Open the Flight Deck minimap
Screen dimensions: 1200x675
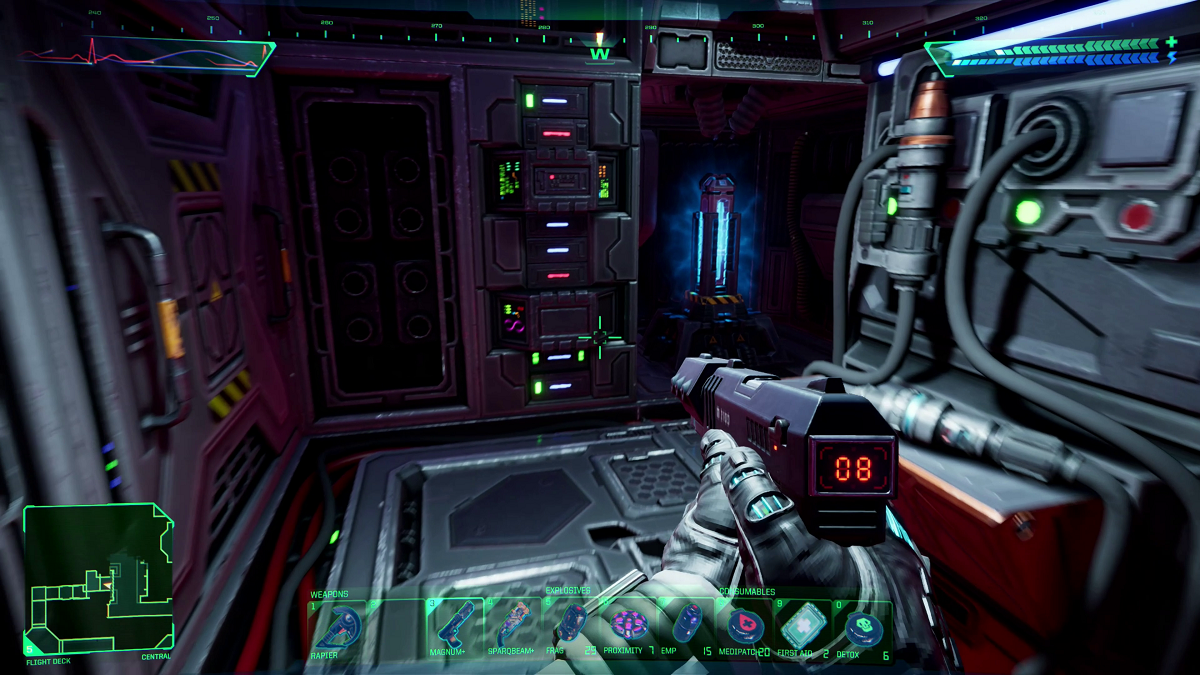coord(98,578)
